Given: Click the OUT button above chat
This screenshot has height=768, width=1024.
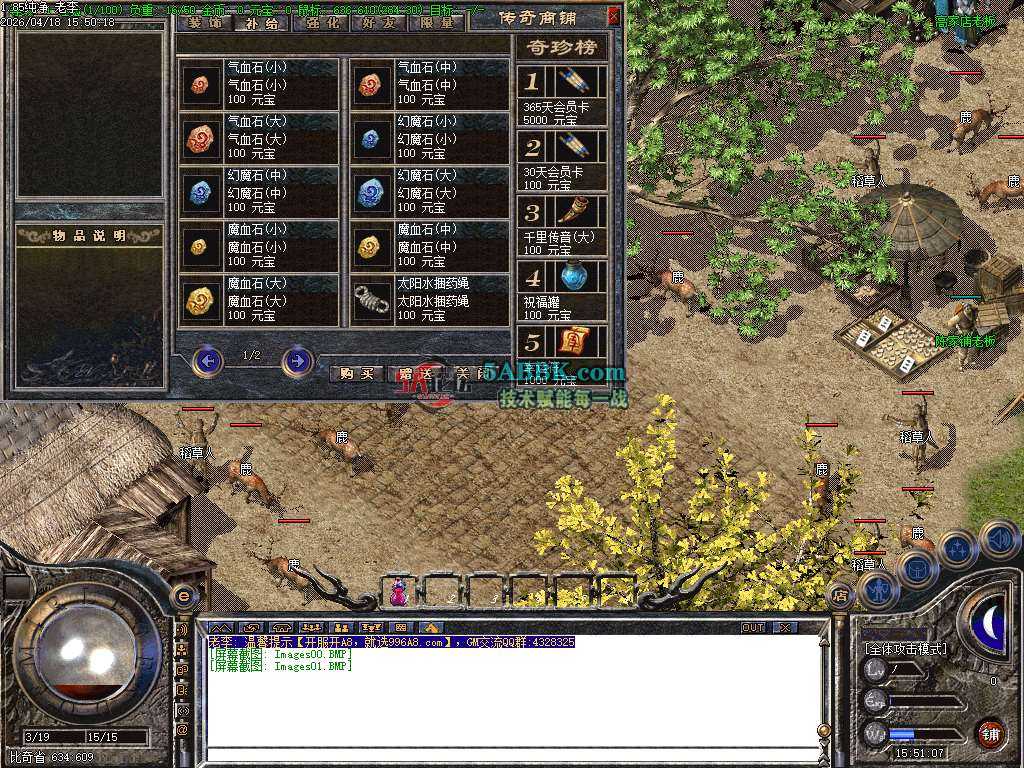Looking at the screenshot, I should [x=753, y=627].
